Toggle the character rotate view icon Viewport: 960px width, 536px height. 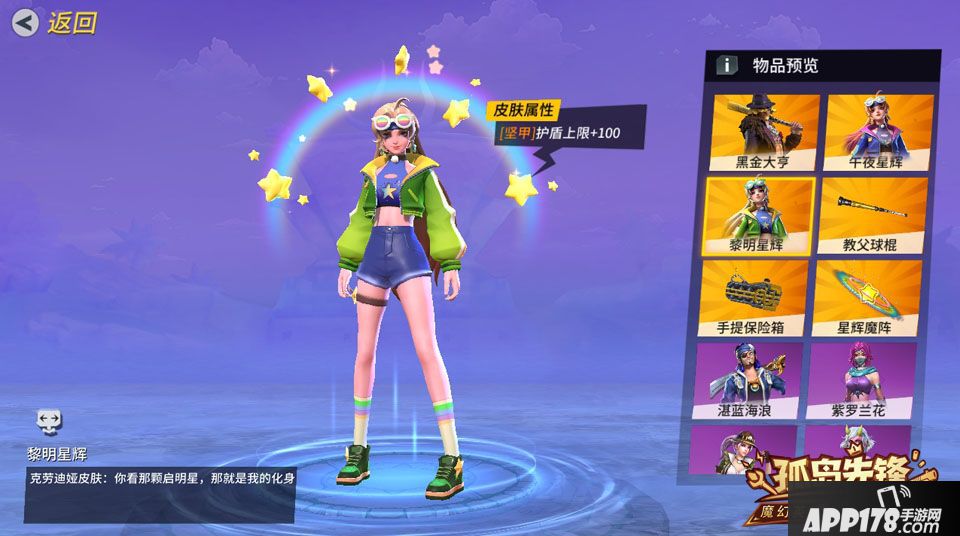click(x=49, y=420)
